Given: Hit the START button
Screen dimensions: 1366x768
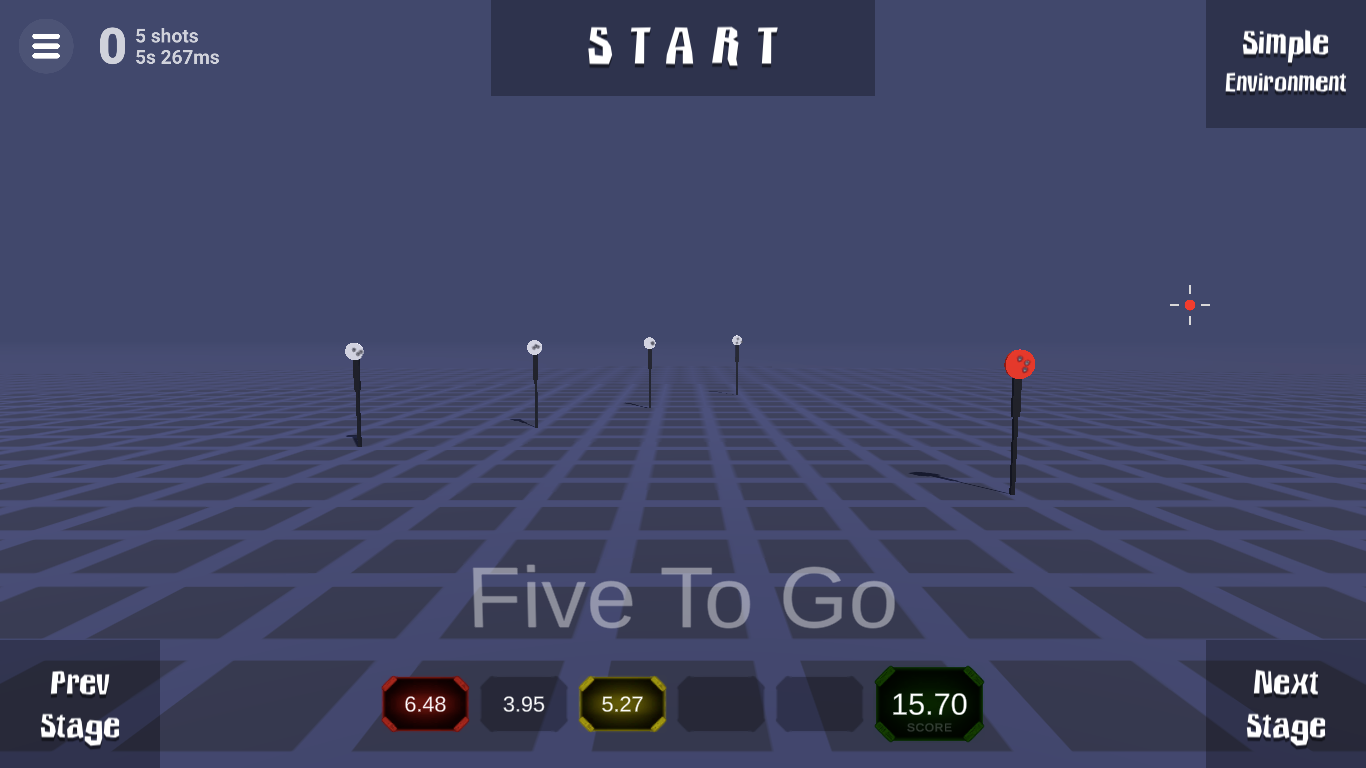Looking at the screenshot, I should coord(682,47).
